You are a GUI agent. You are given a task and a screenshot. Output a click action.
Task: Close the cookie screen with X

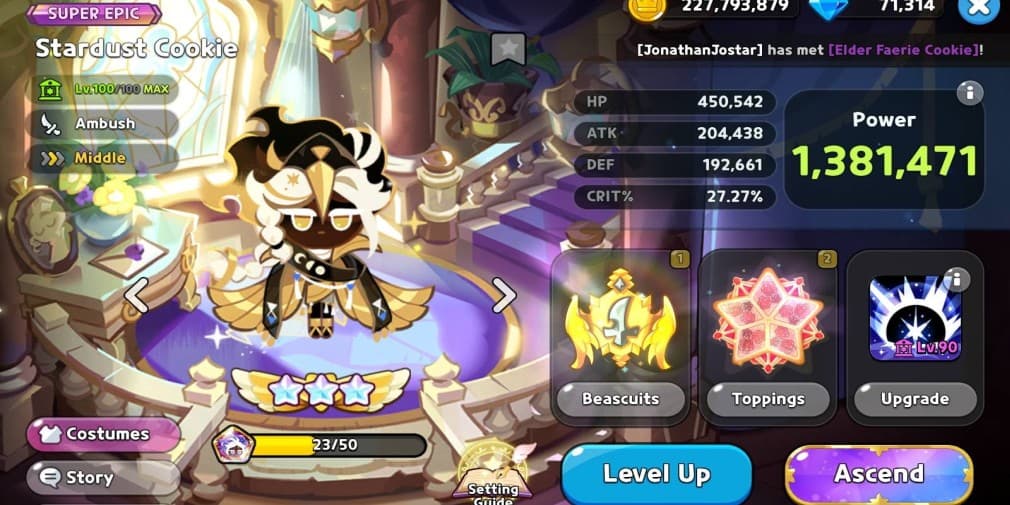click(978, 8)
